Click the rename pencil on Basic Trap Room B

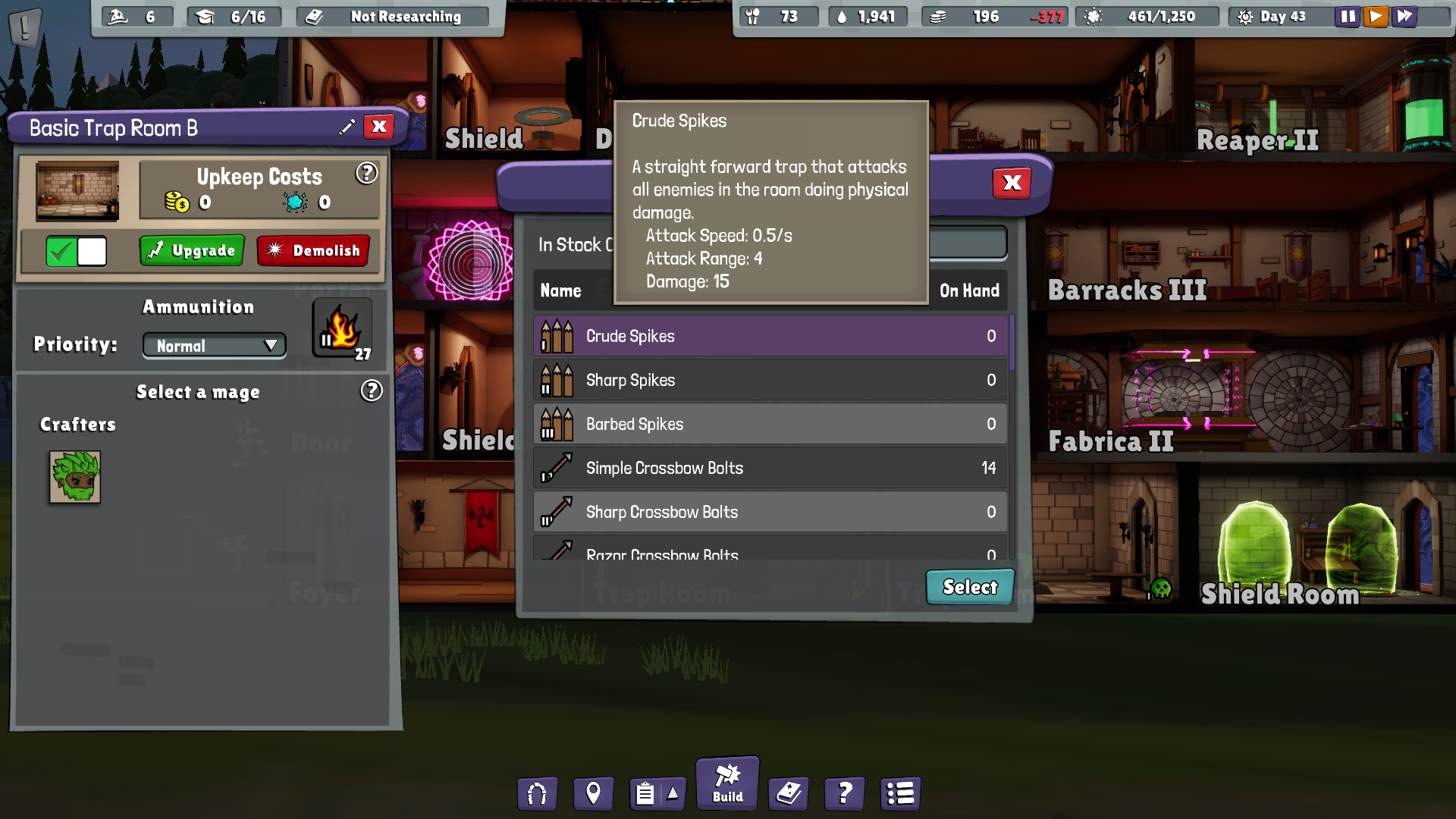(x=347, y=127)
